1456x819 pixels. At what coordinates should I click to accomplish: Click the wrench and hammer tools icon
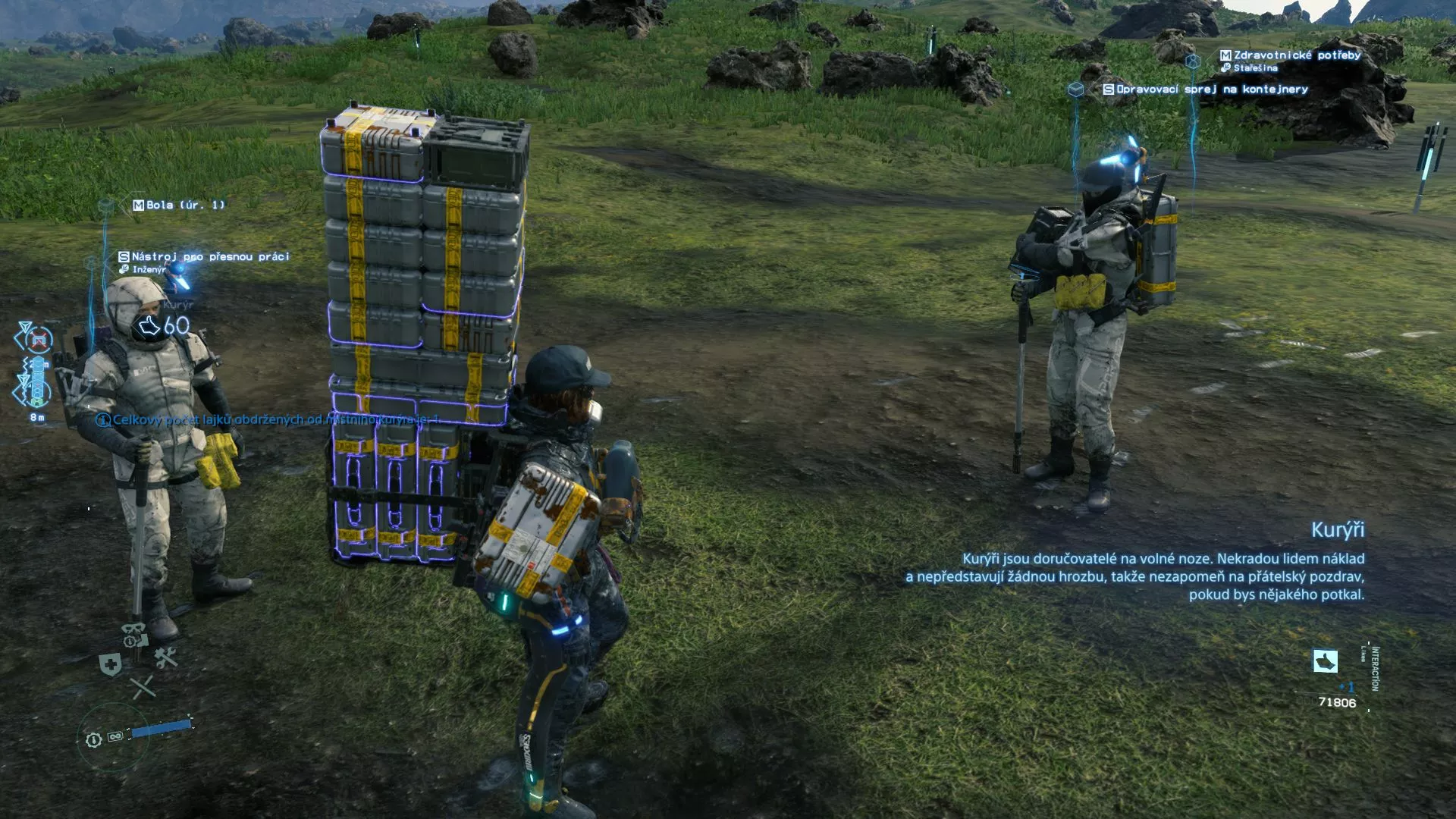click(166, 657)
